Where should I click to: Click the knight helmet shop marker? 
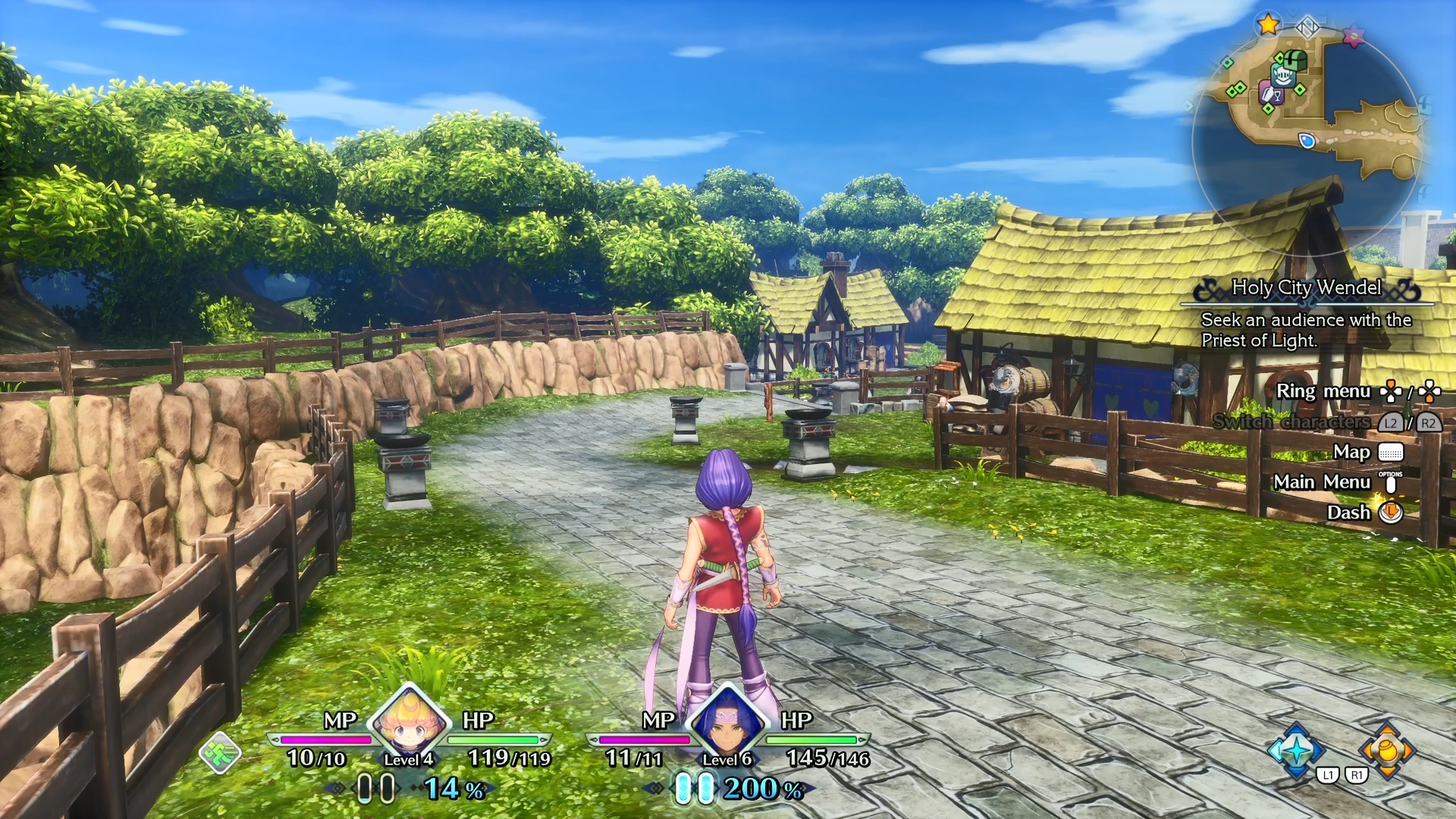[x=1282, y=76]
